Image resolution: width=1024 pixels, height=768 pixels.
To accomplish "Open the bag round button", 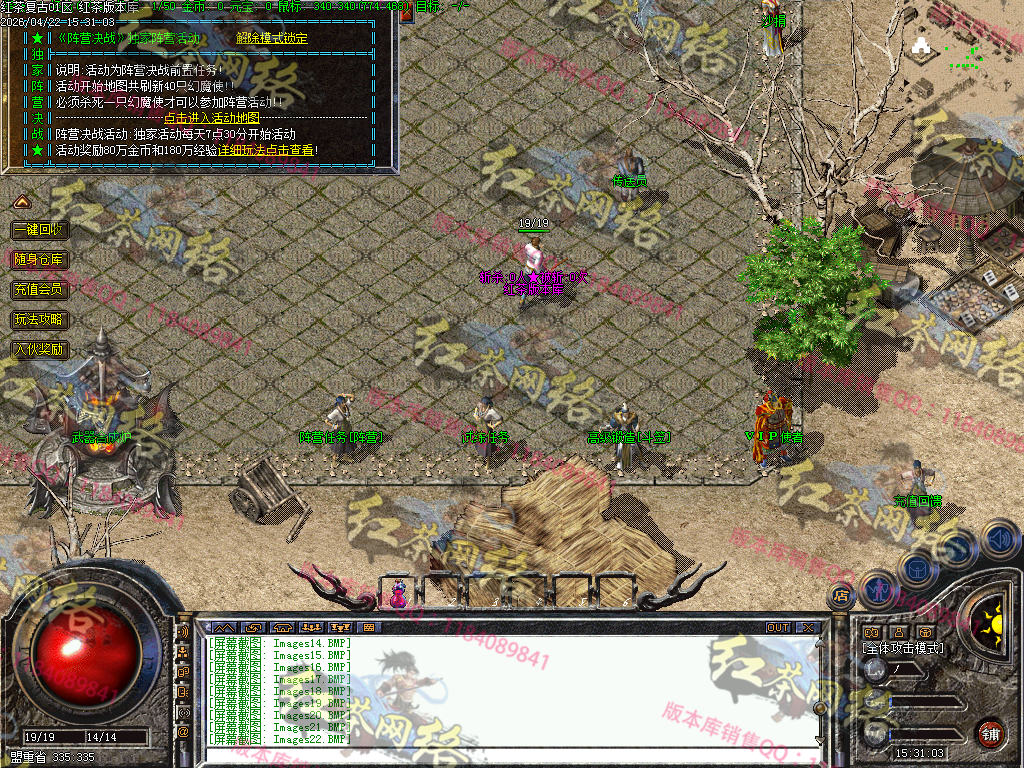I will tap(917, 568).
